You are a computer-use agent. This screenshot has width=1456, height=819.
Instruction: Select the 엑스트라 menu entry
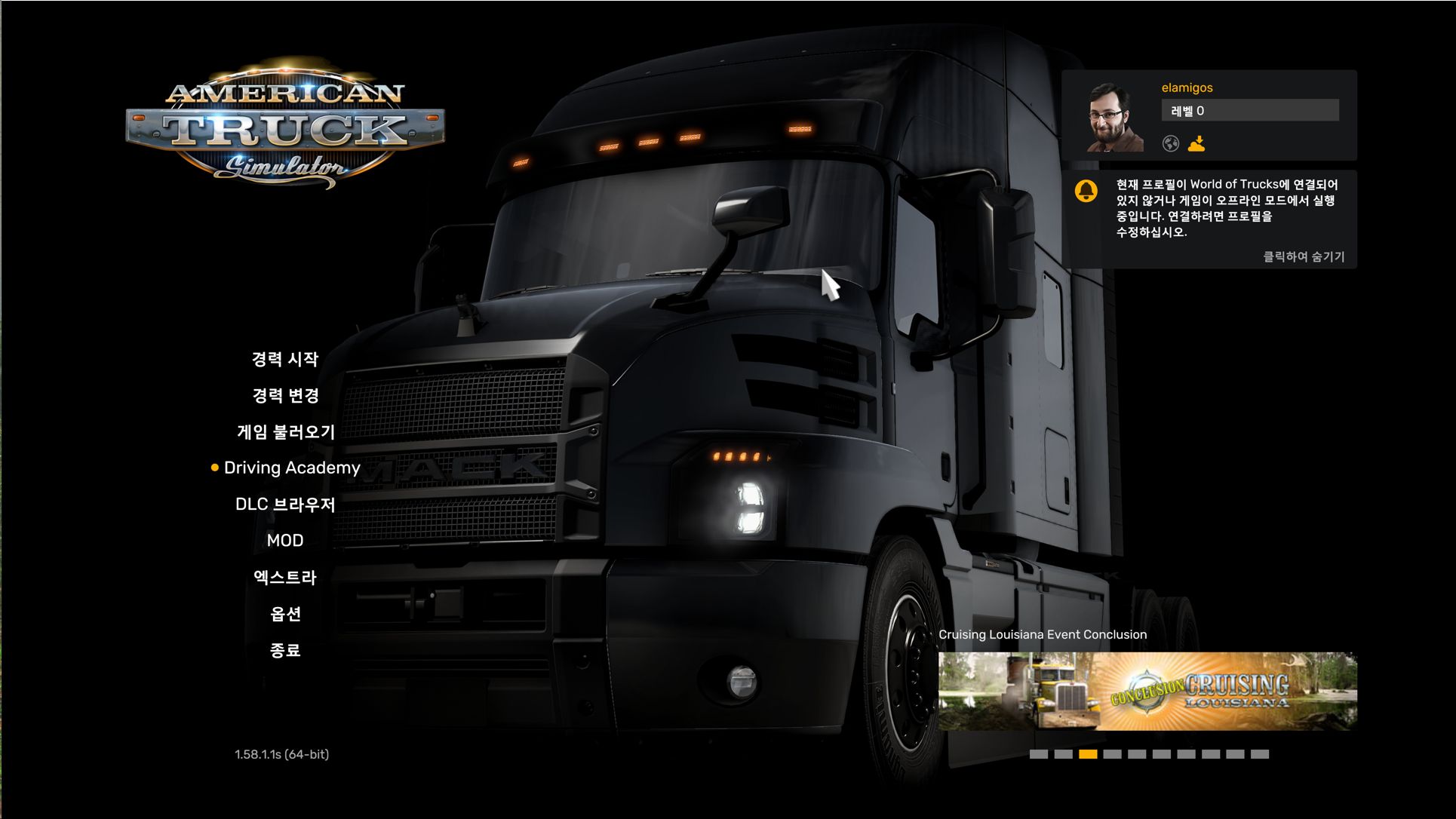(x=285, y=577)
